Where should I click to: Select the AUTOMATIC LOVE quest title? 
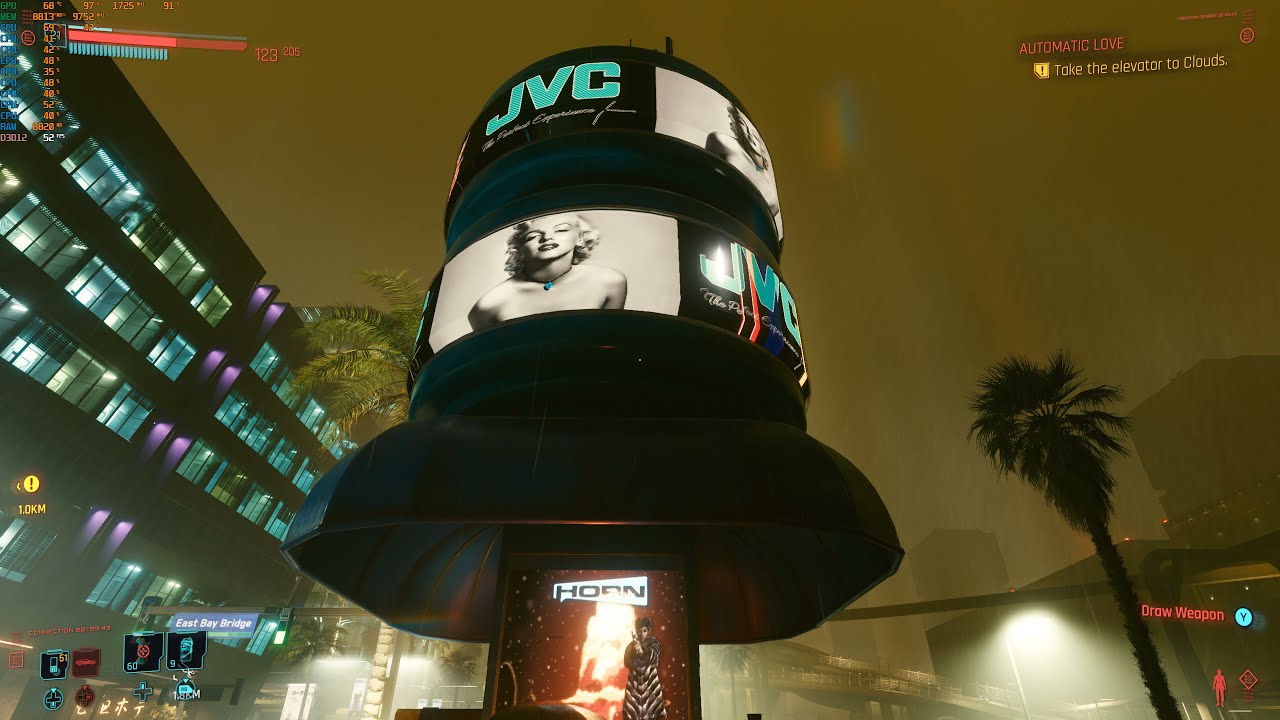pyautogui.click(x=1072, y=44)
